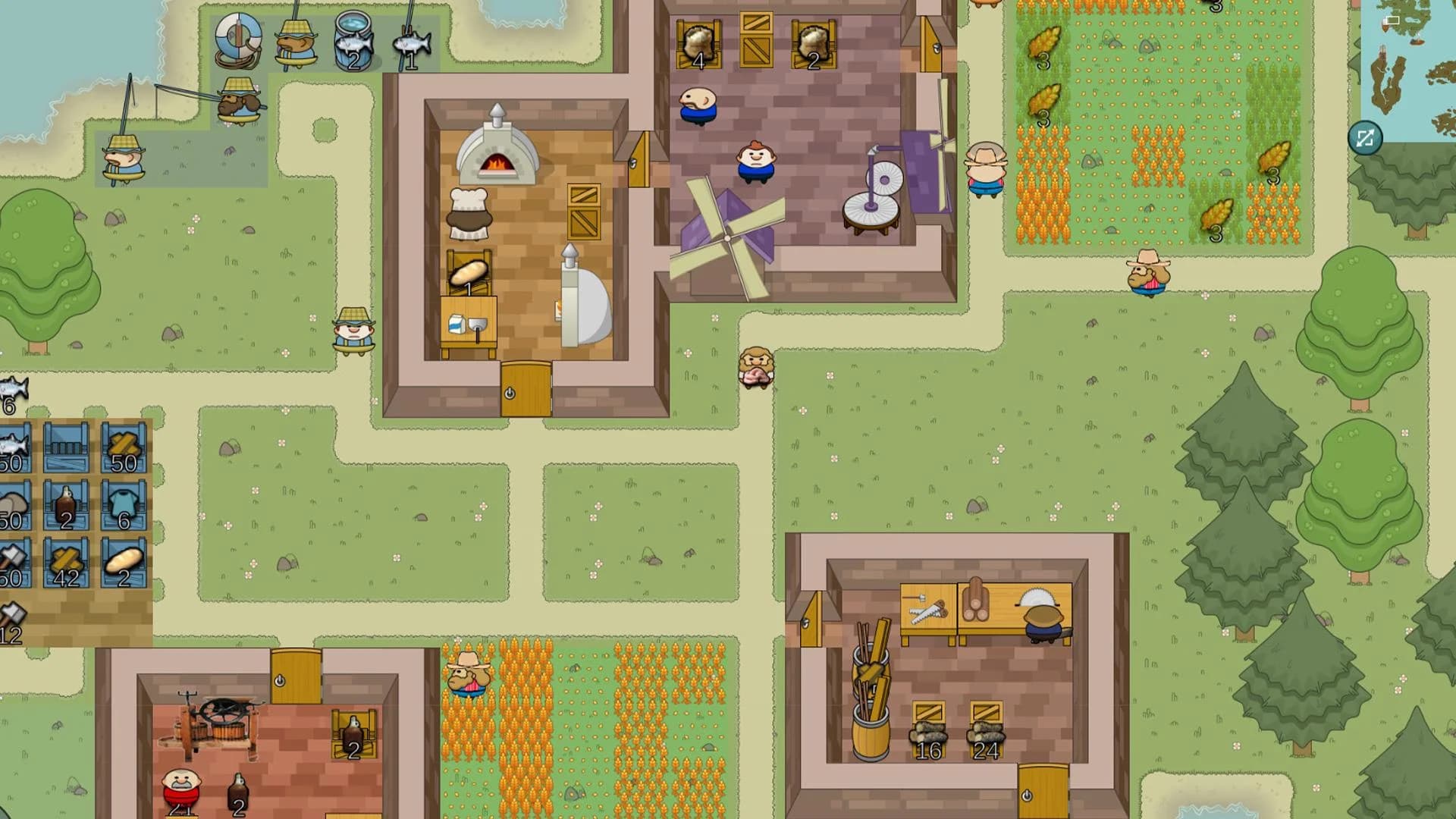This screenshot has width=1456, height=819.
Task: Click the planks icon showing 50 in storage
Action: 124,447
